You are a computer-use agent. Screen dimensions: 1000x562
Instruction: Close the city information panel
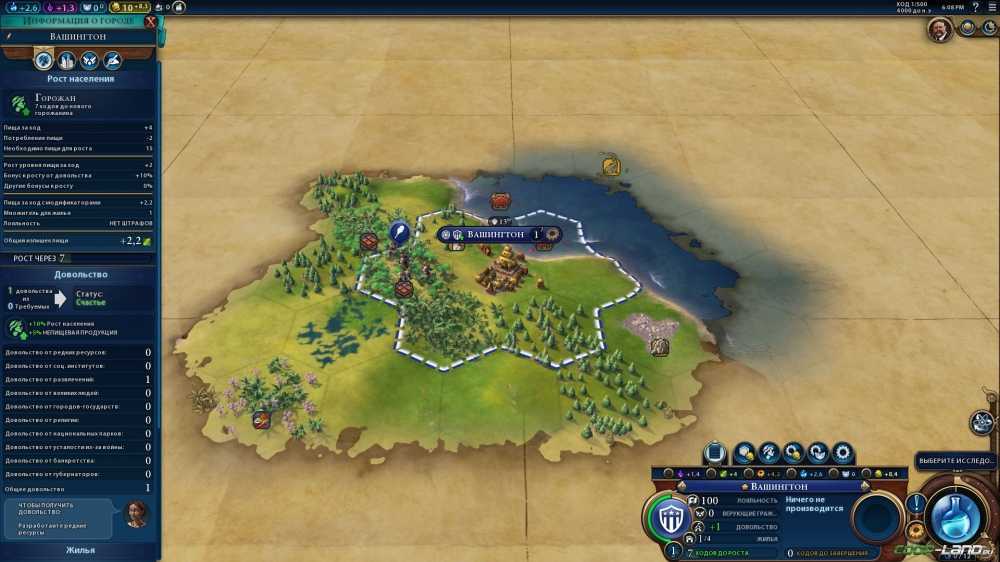[x=151, y=20]
